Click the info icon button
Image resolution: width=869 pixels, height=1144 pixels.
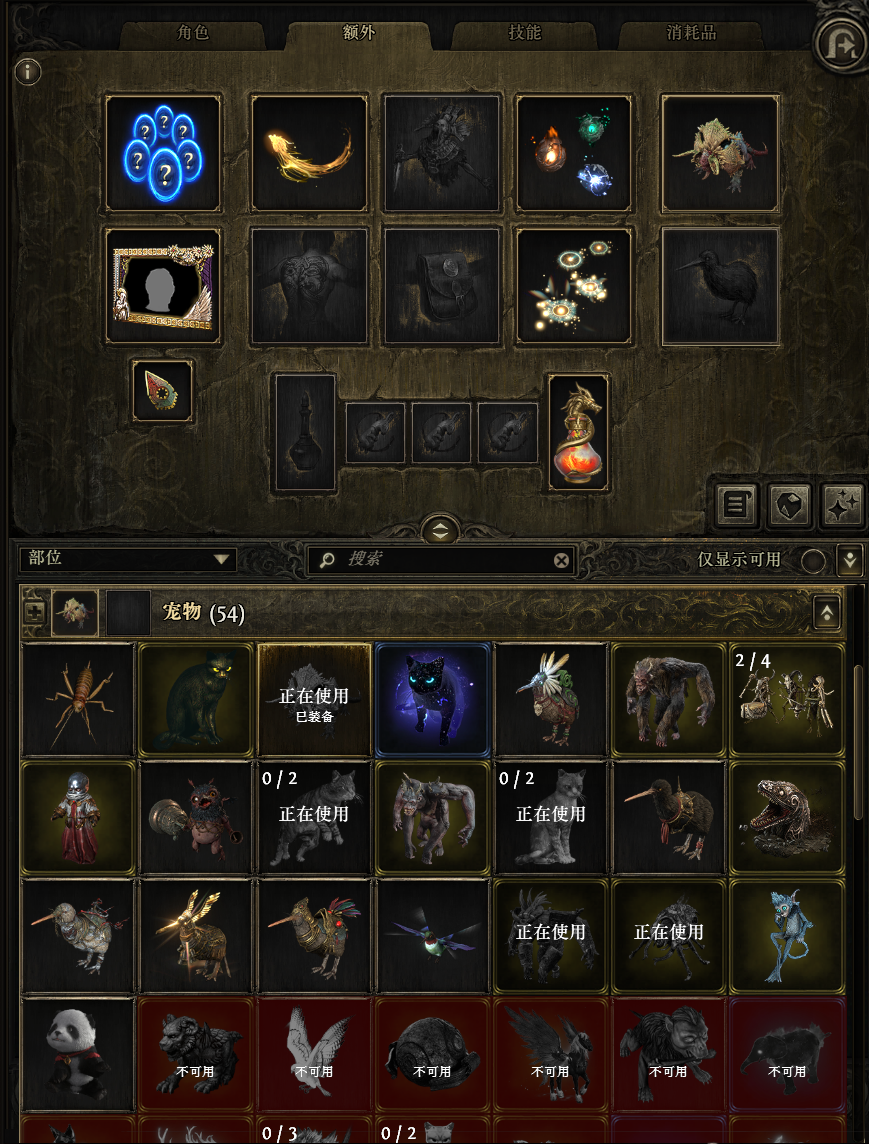[x=29, y=72]
